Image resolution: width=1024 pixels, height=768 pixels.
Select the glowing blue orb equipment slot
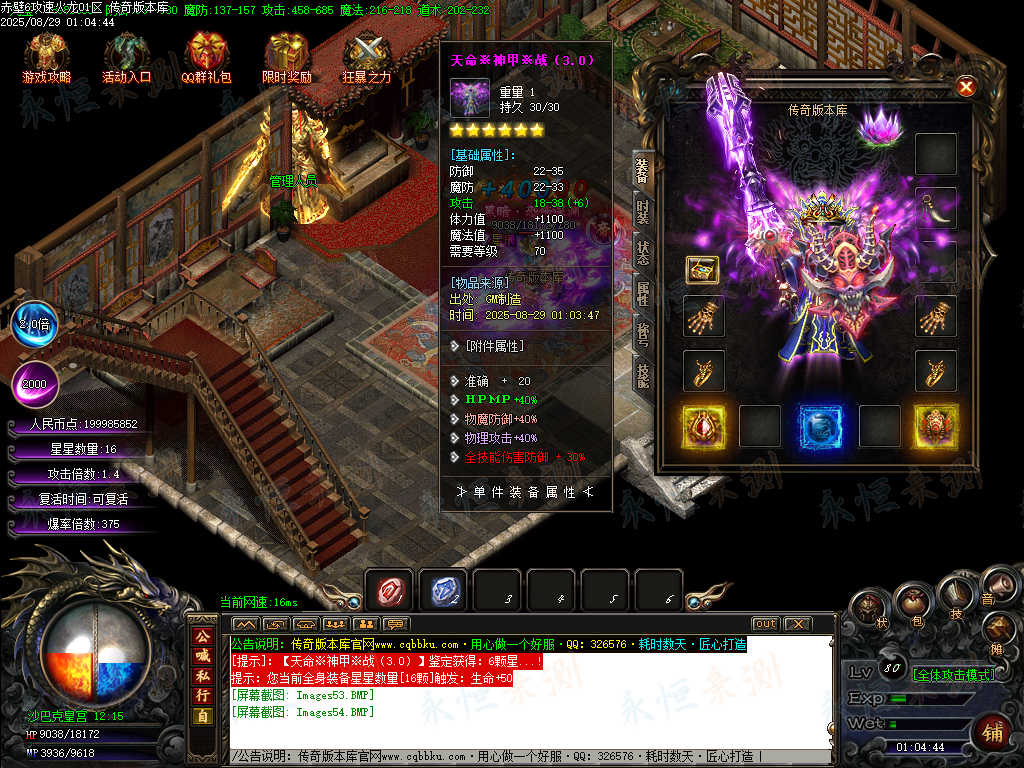tap(820, 426)
